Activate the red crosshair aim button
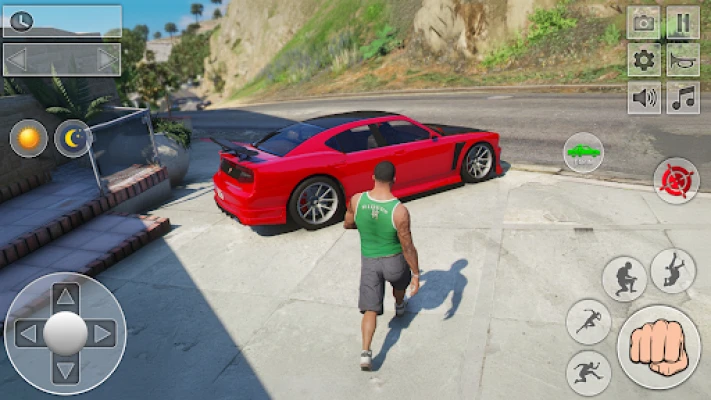The height and width of the screenshot is (400, 711). point(676,181)
